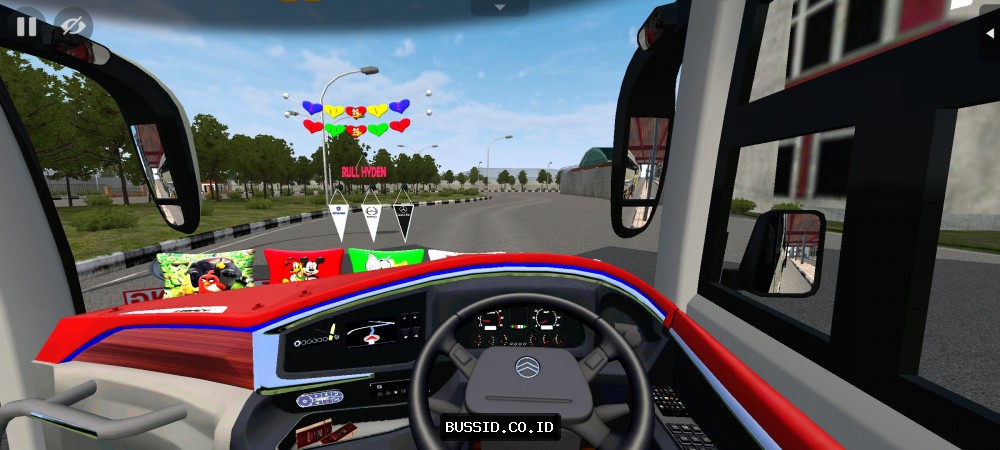Open the right edge arrow panel
The image size is (1000, 450).
[x=990, y=30]
